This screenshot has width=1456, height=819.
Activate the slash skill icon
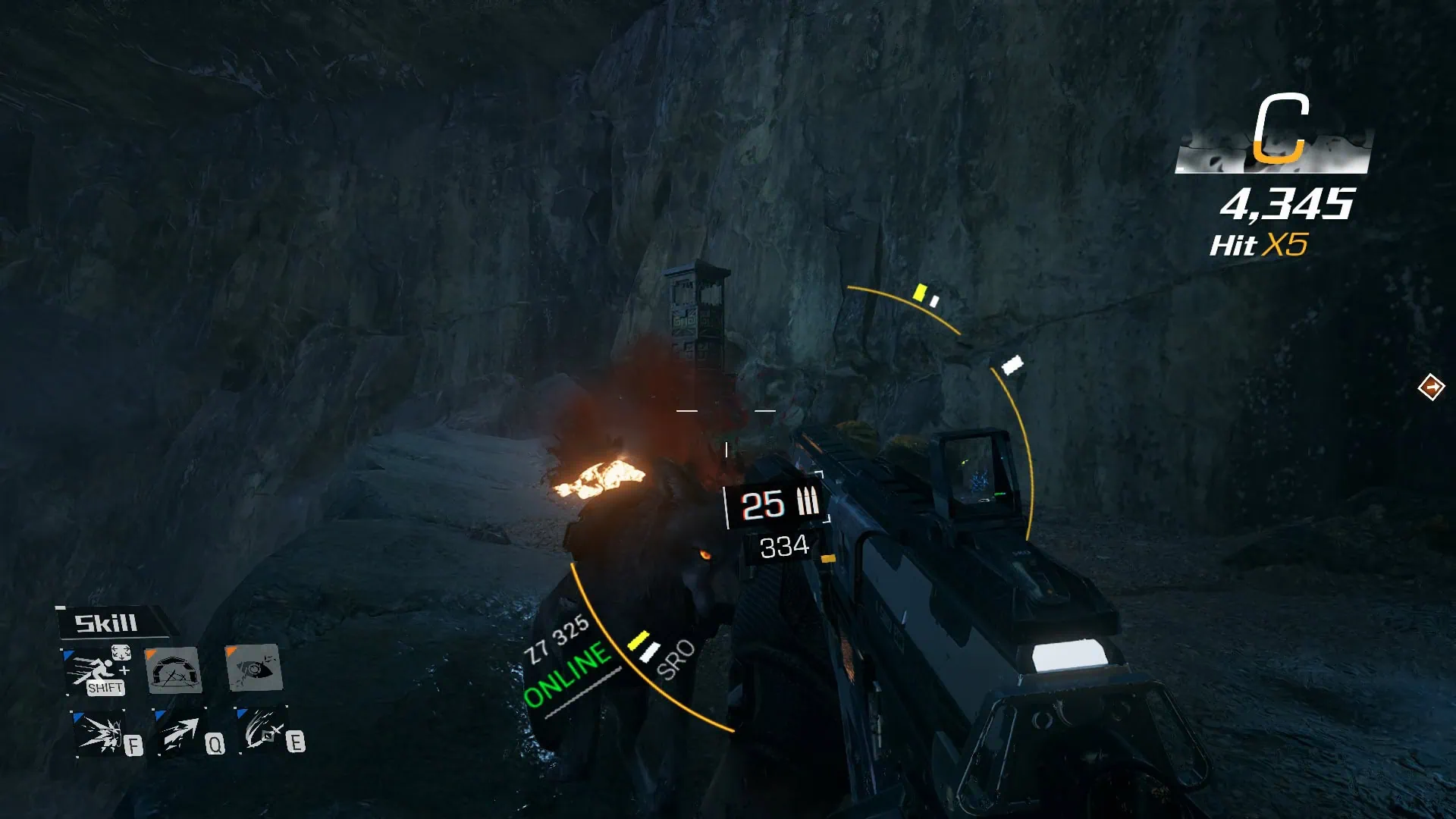tap(262, 731)
